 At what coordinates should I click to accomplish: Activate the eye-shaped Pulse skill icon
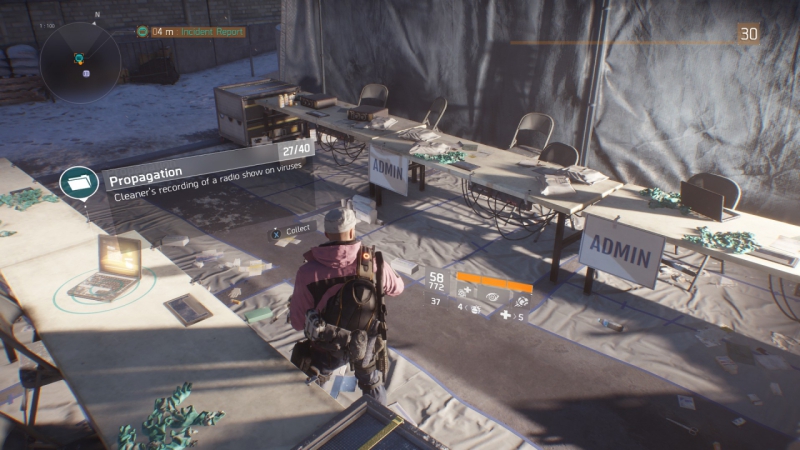(493, 295)
